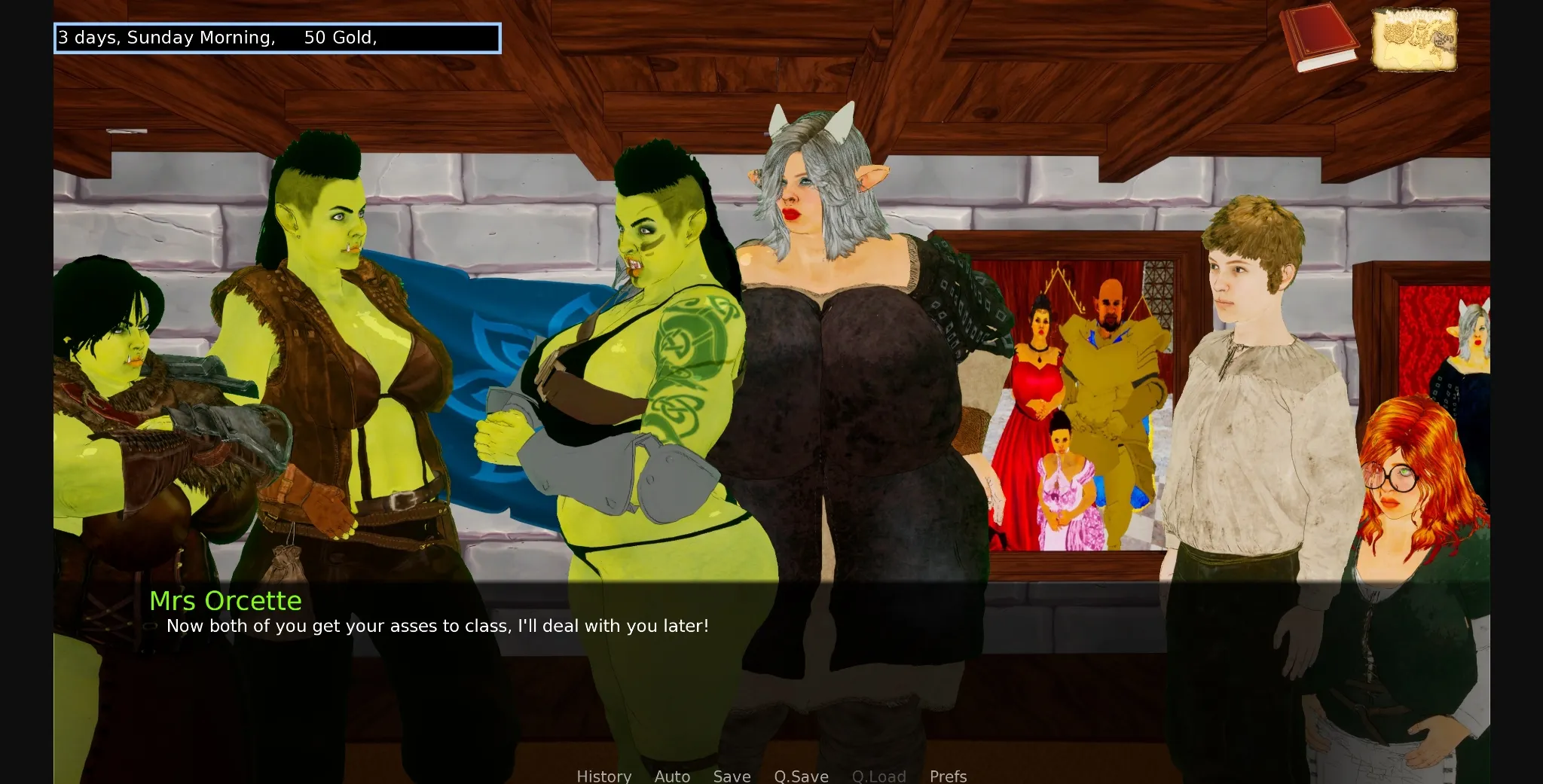Open the Save game screen
Image resolution: width=1543 pixels, height=784 pixels.
[732, 776]
